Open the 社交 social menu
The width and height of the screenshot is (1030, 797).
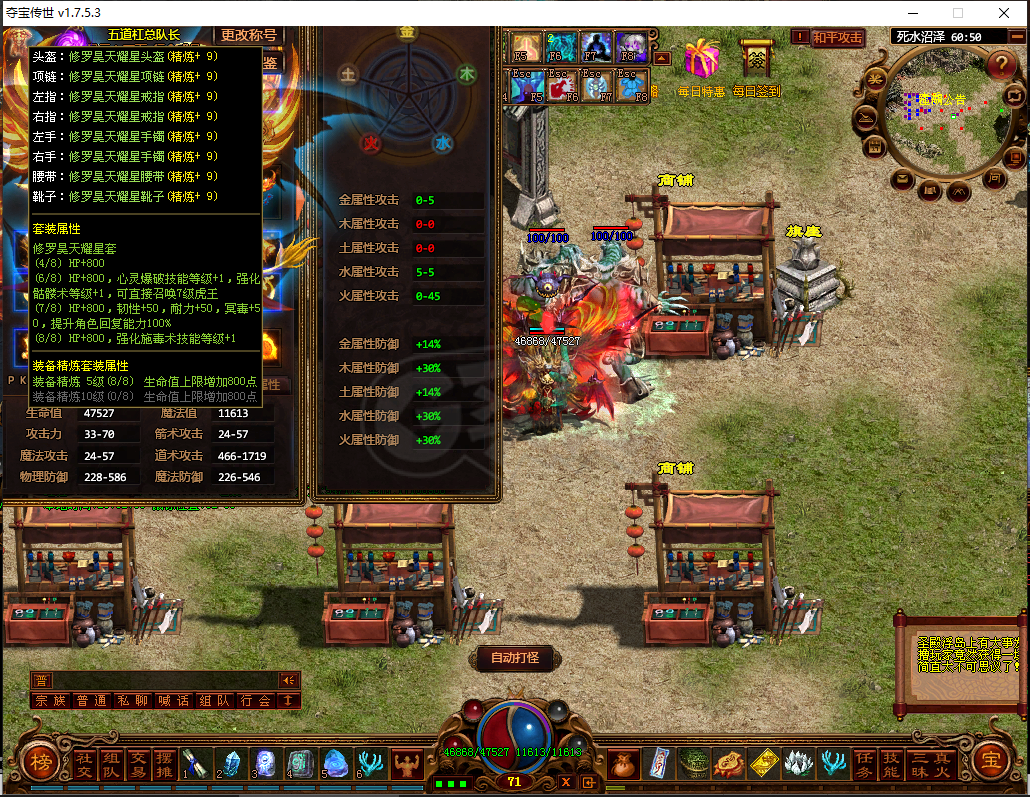click(x=84, y=764)
